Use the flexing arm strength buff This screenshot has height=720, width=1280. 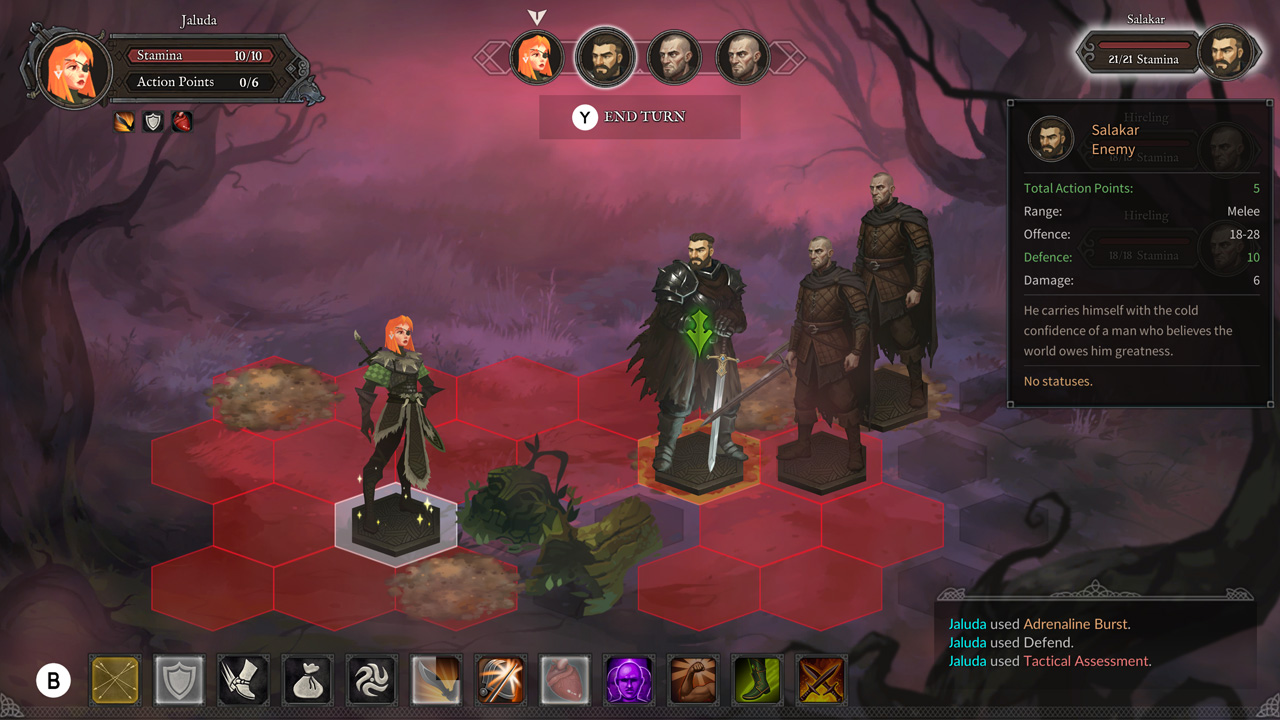[x=693, y=680]
